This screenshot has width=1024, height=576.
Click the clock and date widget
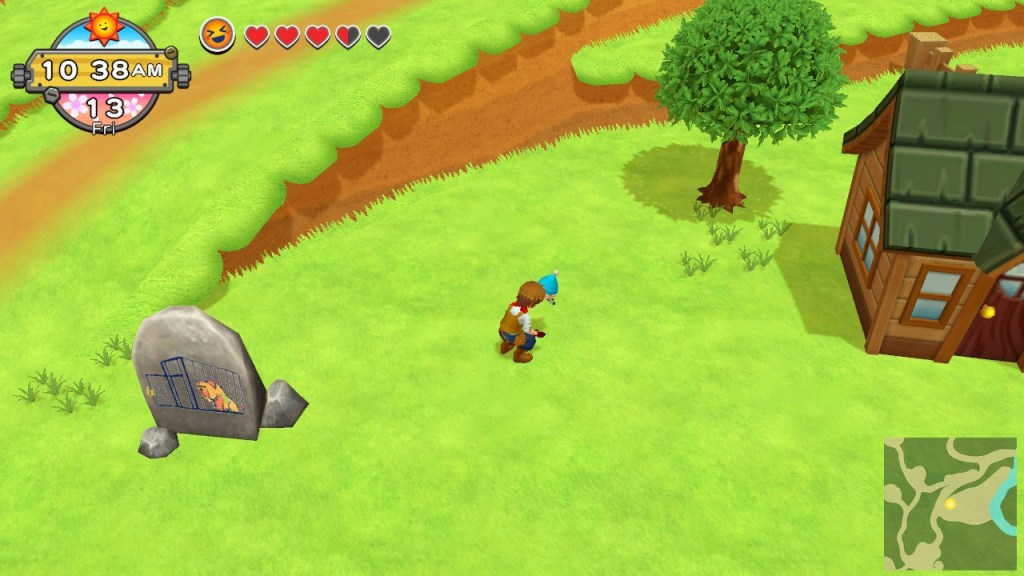102,71
